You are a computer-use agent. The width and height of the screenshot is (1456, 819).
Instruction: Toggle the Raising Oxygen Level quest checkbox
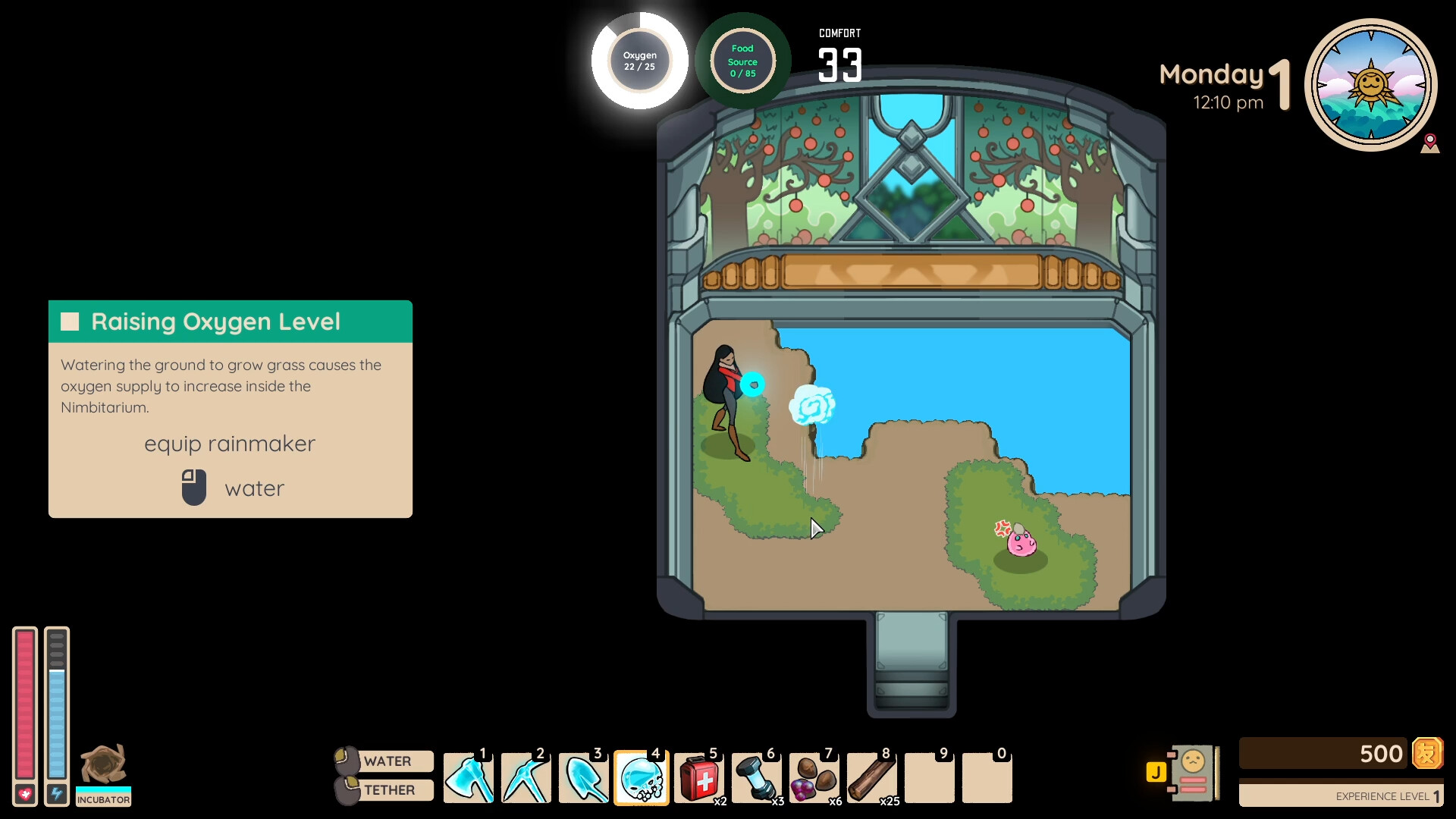tap(71, 322)
